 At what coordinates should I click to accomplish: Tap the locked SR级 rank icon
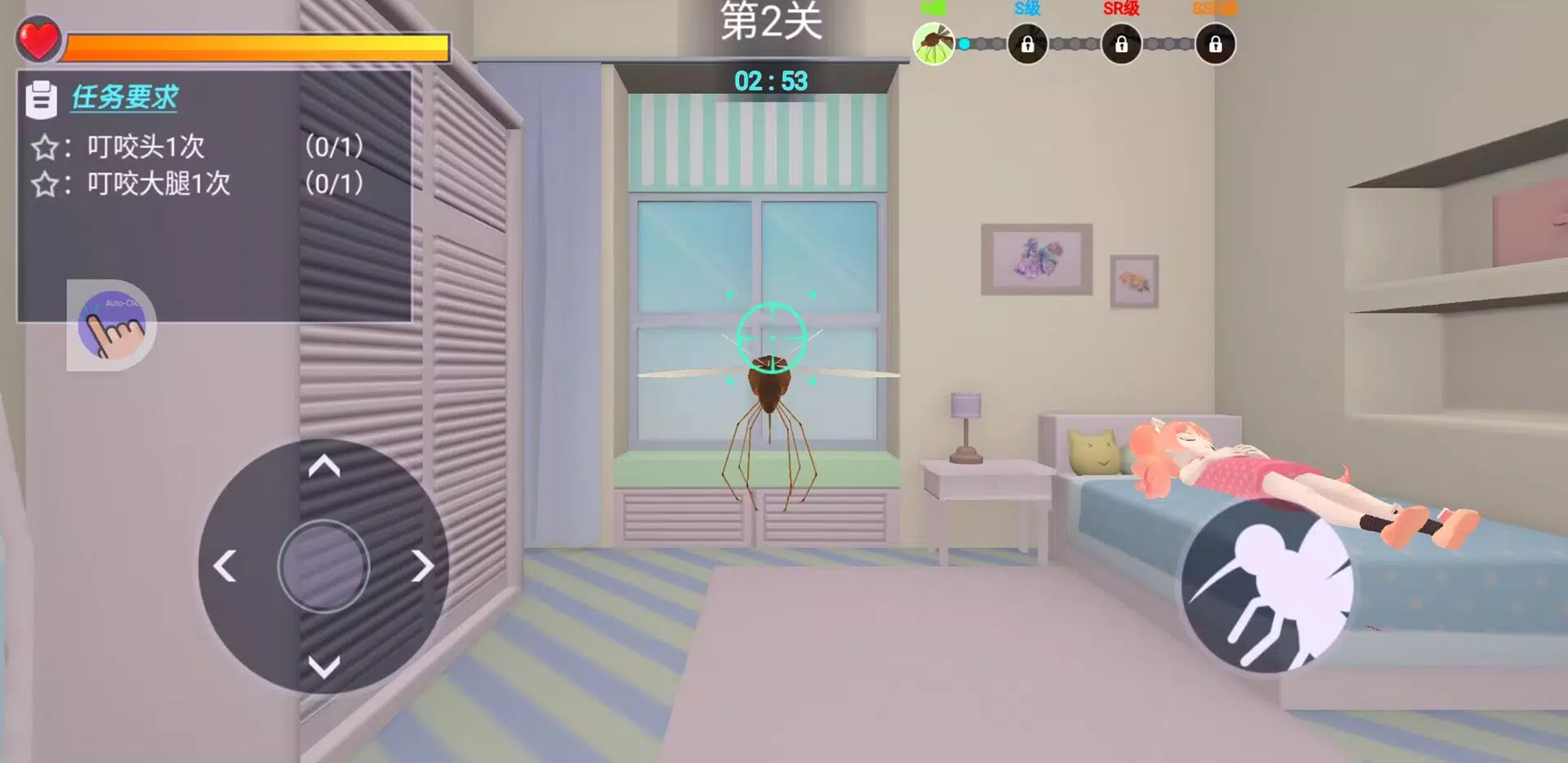point(1120,45)
